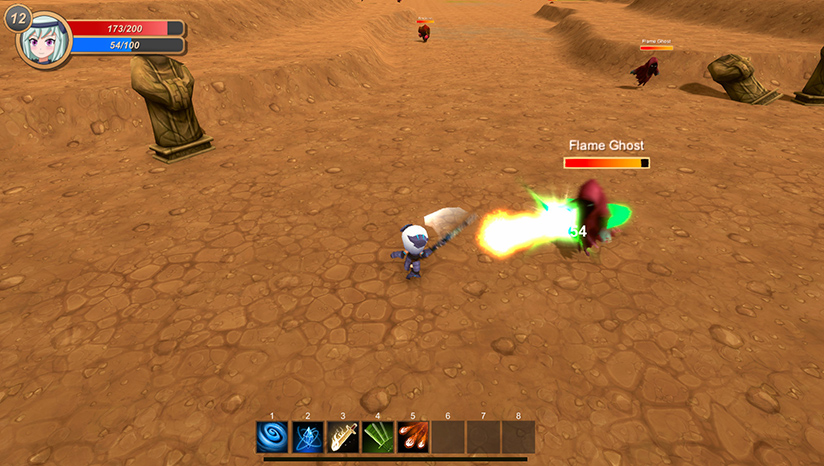Image resolution: width=824 pixels, height=466 pixels.
Task: Cast the green slash skill
Action: point(378,437)
